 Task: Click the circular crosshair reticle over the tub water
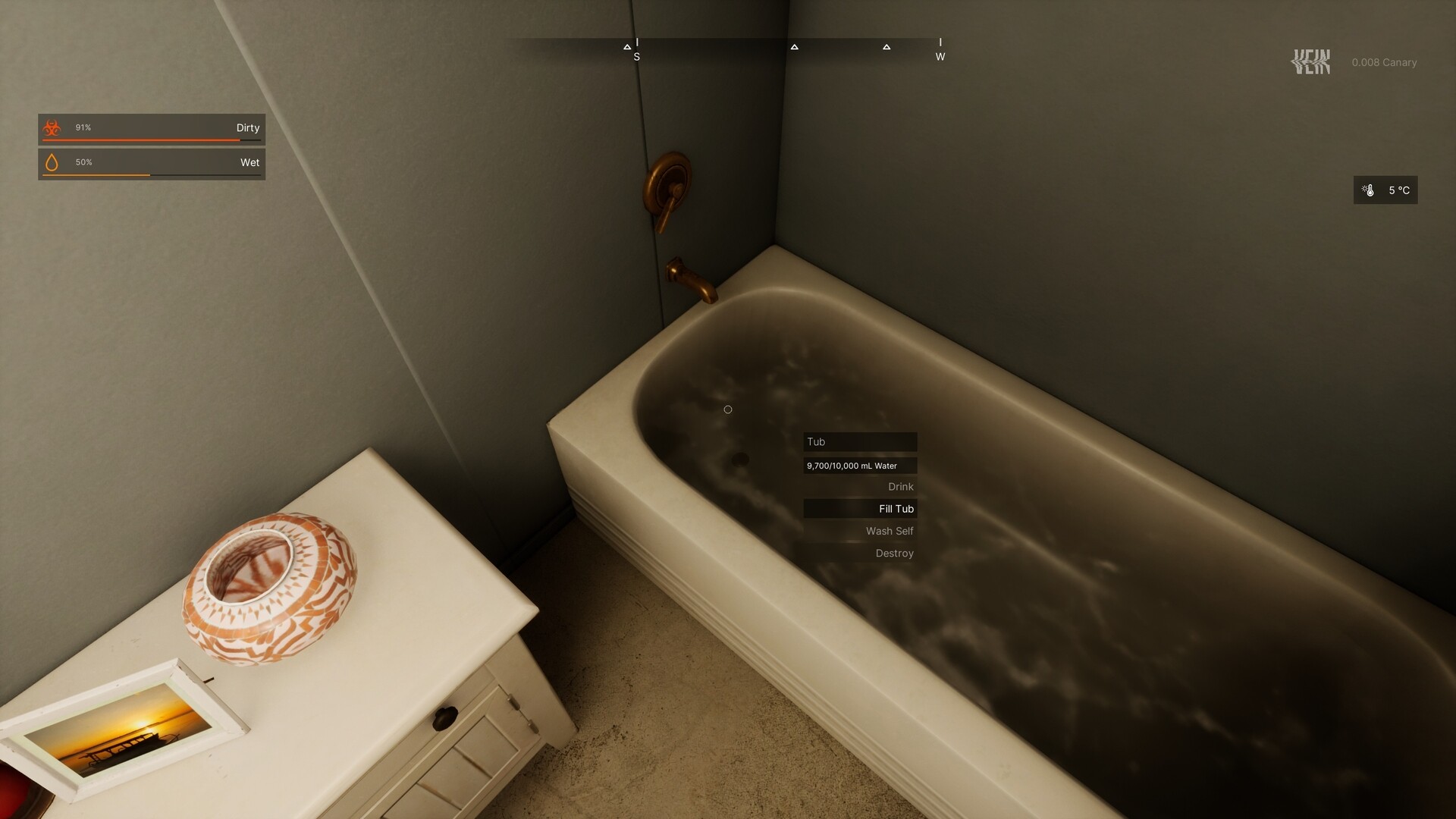(x=728, y=409)
